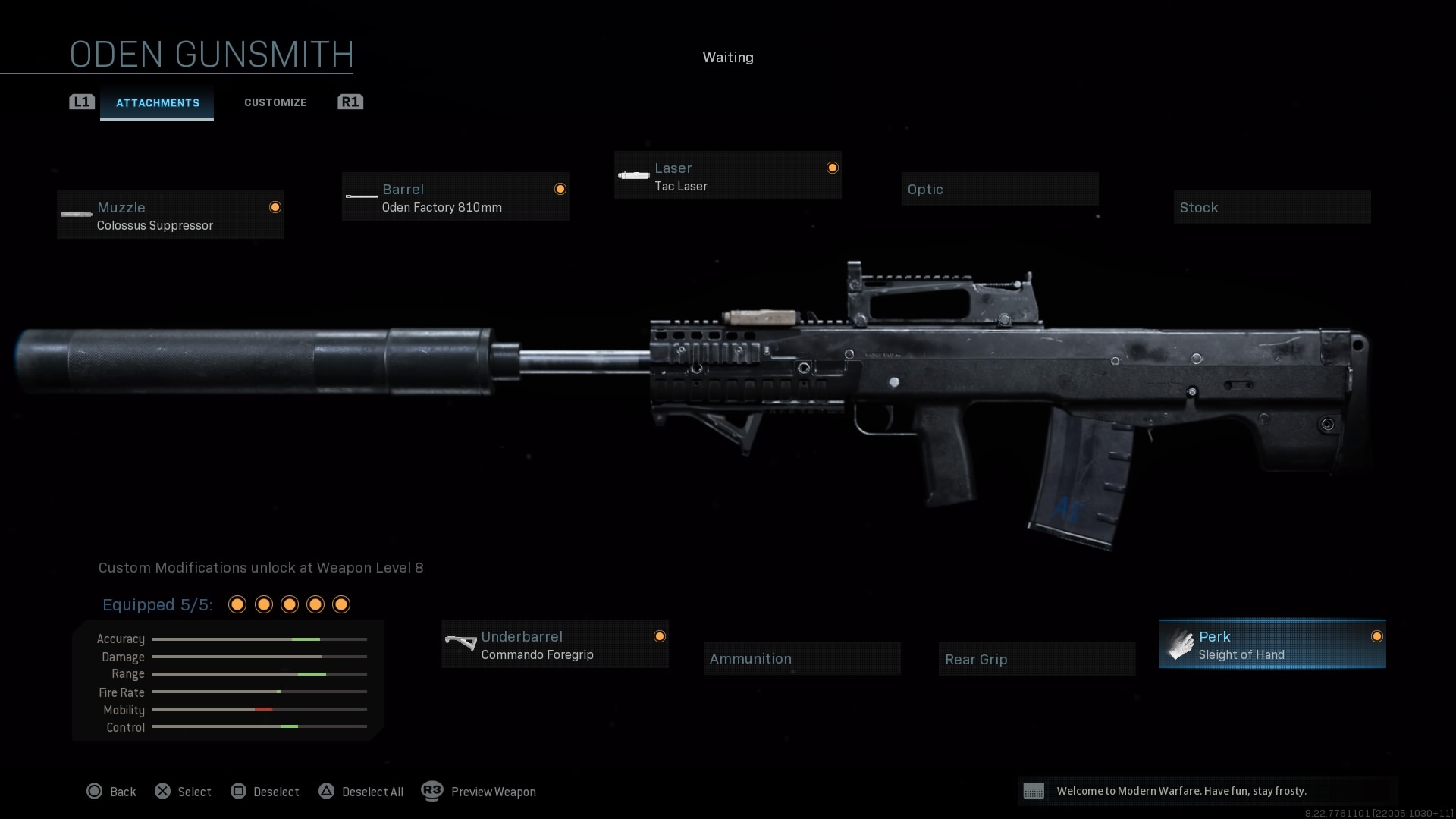Open the Rear Grip attachment slot
The height and width of the screenshot is (819, 1456).
(x=1036, y=658)
